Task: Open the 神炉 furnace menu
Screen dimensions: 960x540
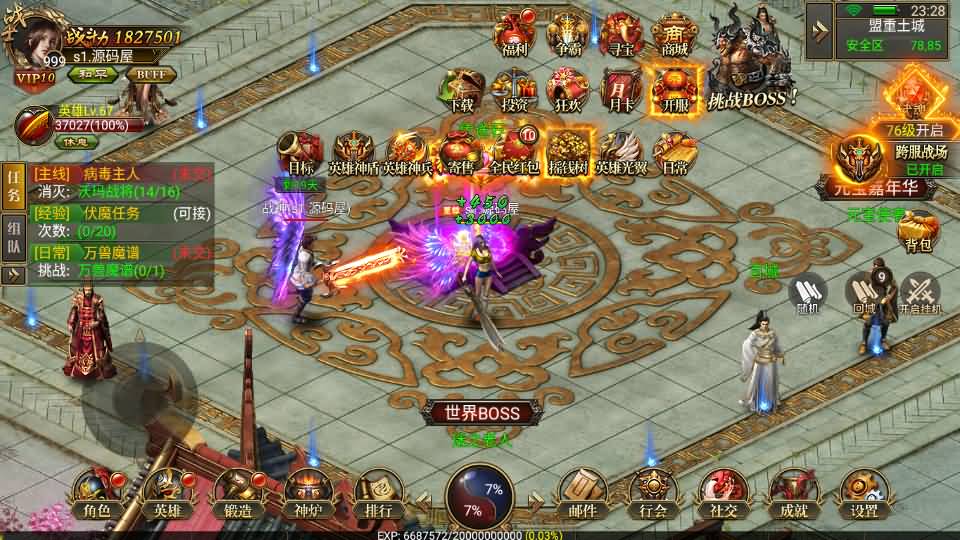Action: (x=307, y=494)
